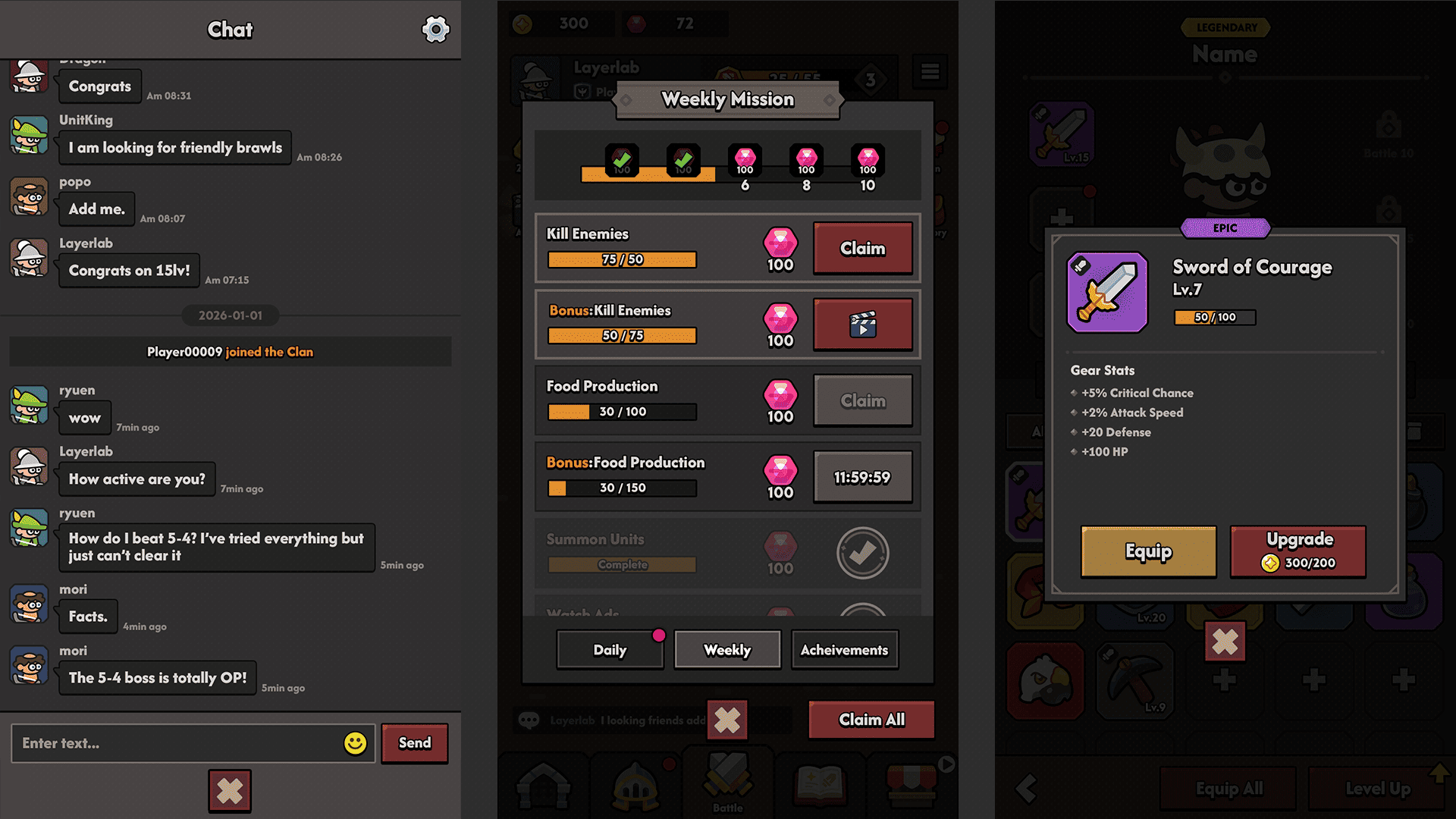Click the 11:59:59 bonus timer button
Screen dimensions: 1456x819
point(862,477)
